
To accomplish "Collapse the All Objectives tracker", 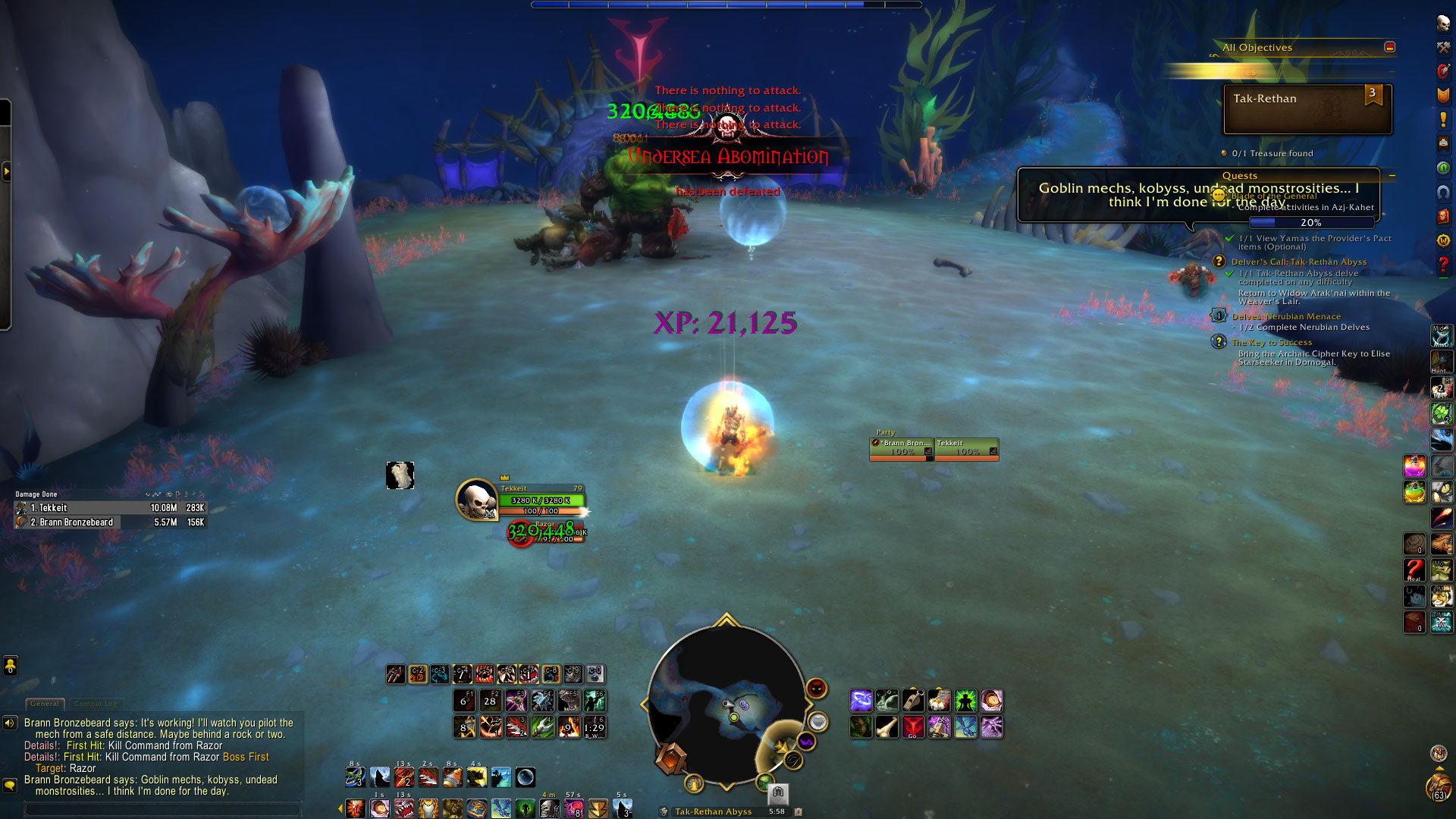I will point(1389,47).
